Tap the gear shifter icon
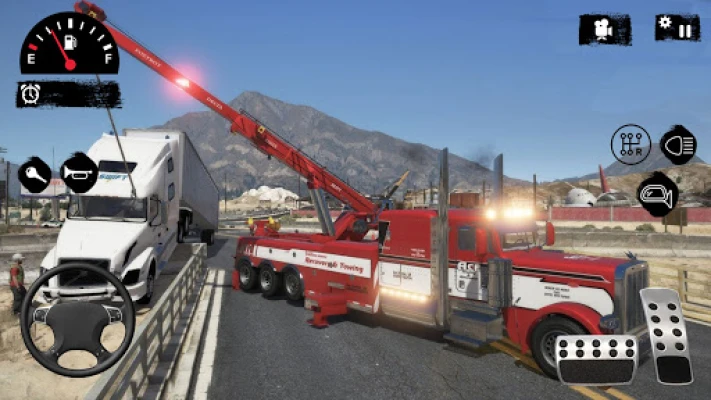This screenshot has width=711, height=400. point(630,145)
